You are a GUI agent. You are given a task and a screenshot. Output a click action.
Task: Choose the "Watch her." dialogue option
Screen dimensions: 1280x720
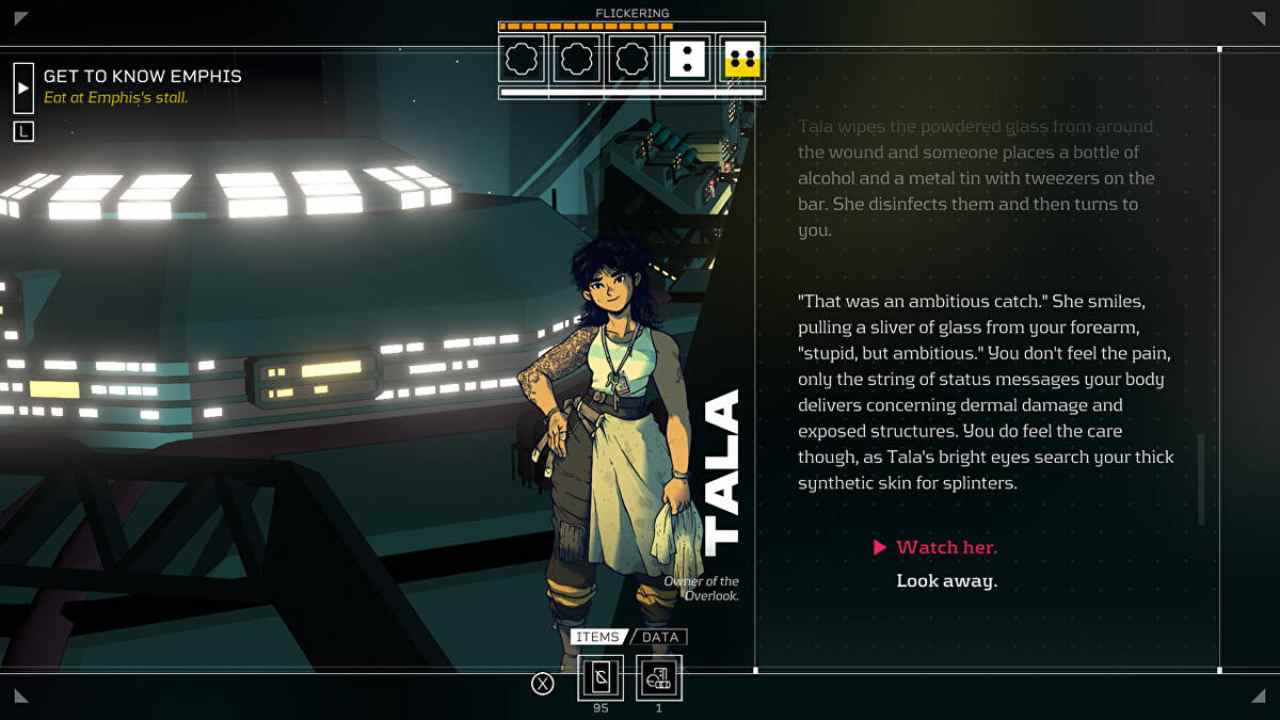[x=946, y=547]
